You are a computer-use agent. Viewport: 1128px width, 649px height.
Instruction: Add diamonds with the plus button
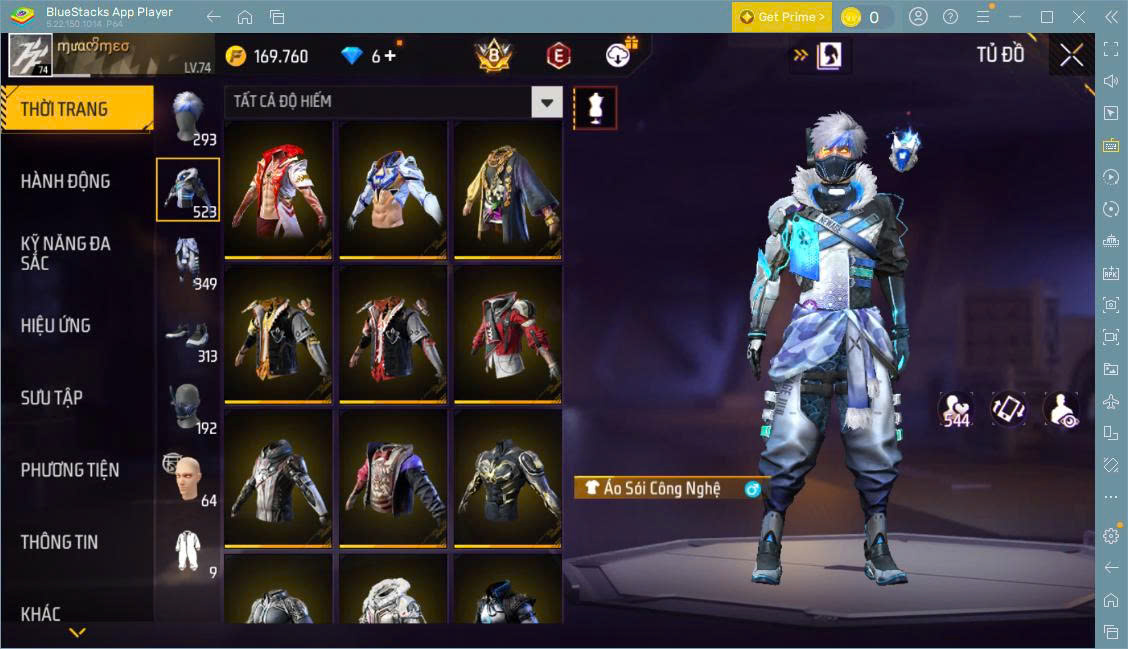(x=390, y=56)
